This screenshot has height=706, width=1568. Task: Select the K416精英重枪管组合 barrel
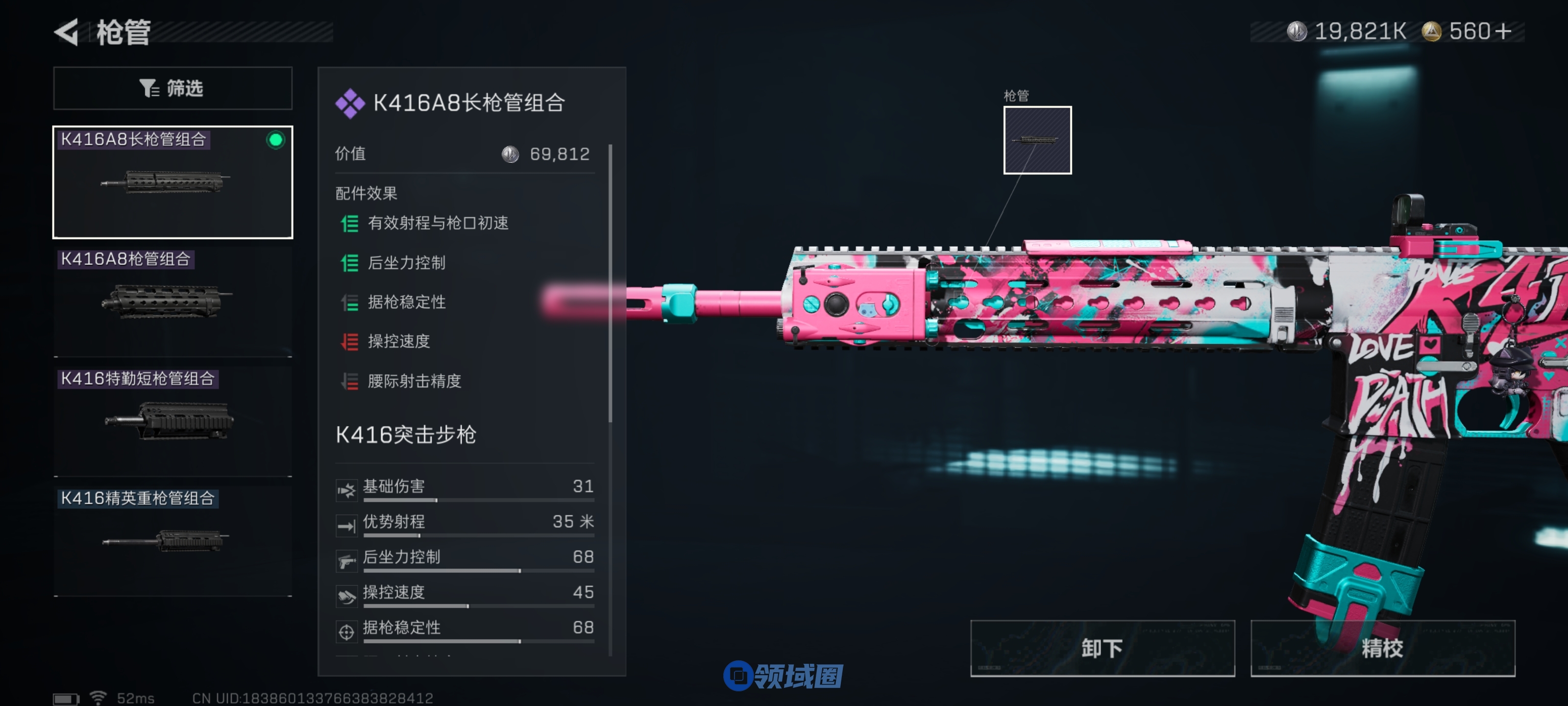pyautogui.click(x=173, y=540)
